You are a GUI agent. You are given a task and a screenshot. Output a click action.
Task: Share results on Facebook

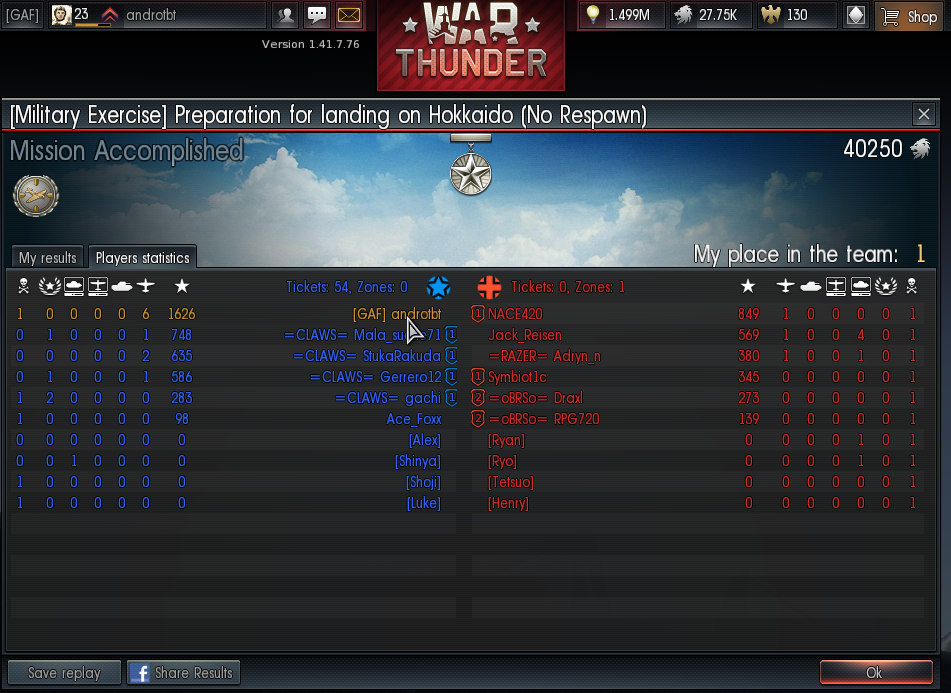point(183,673)
